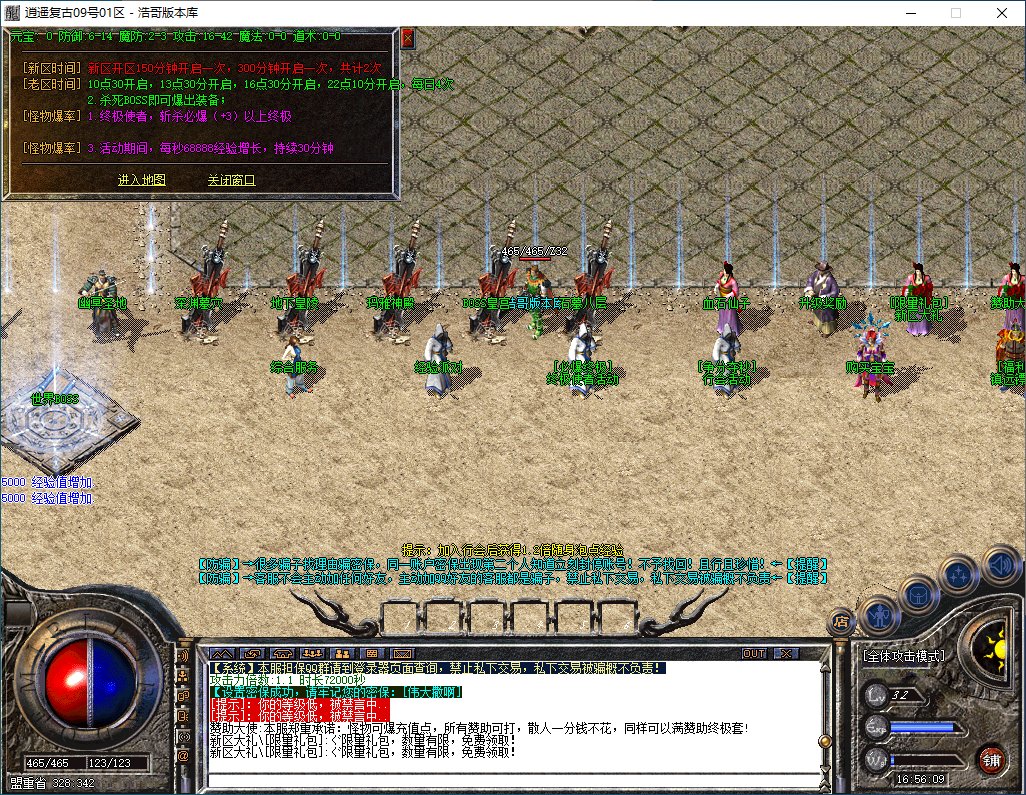Open the skills sparkle icon
The height and width of the screenshot is (795, 1026).
coord(960,575)
